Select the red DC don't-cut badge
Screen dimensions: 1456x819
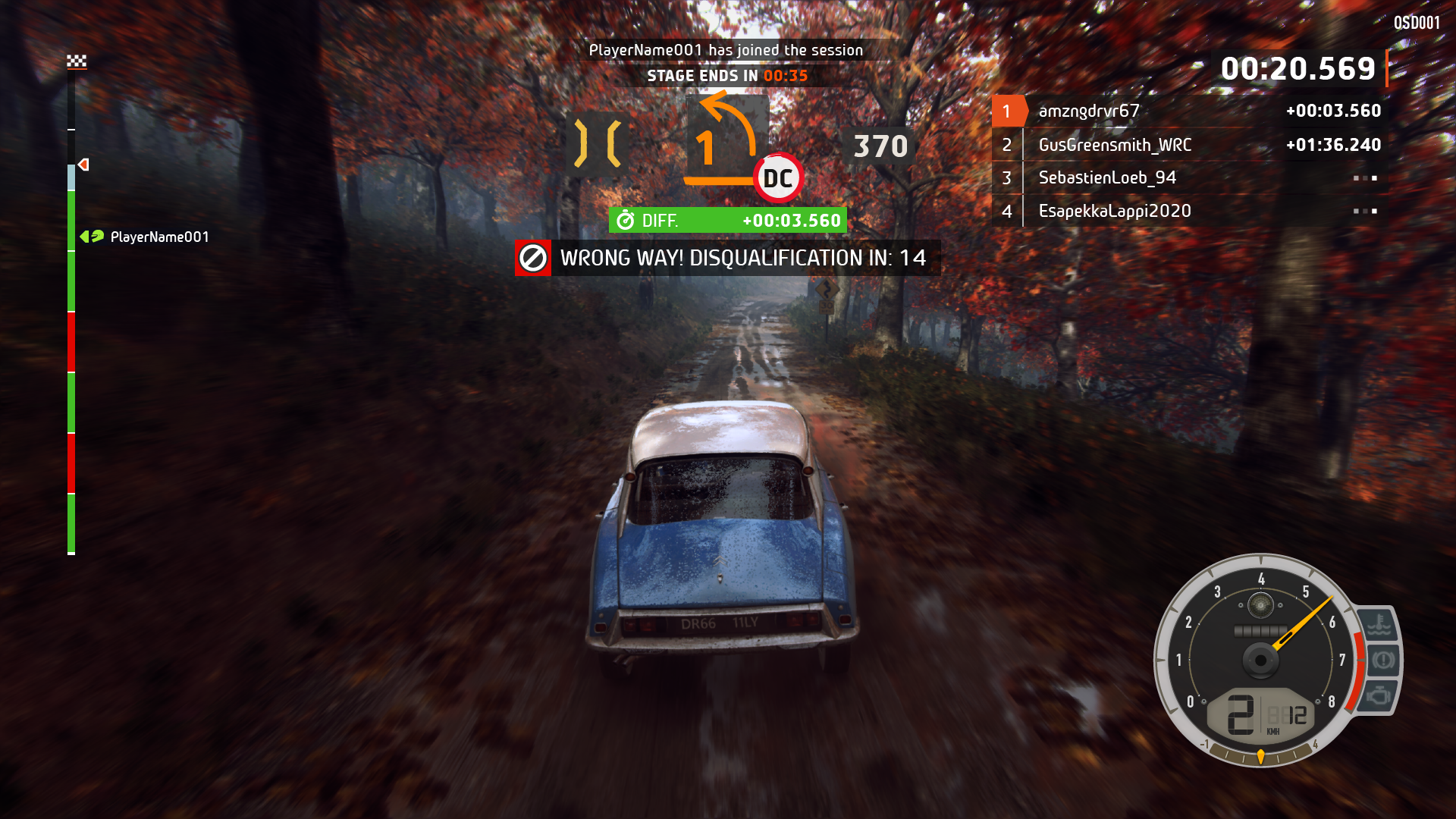click(x=778, y=179)
